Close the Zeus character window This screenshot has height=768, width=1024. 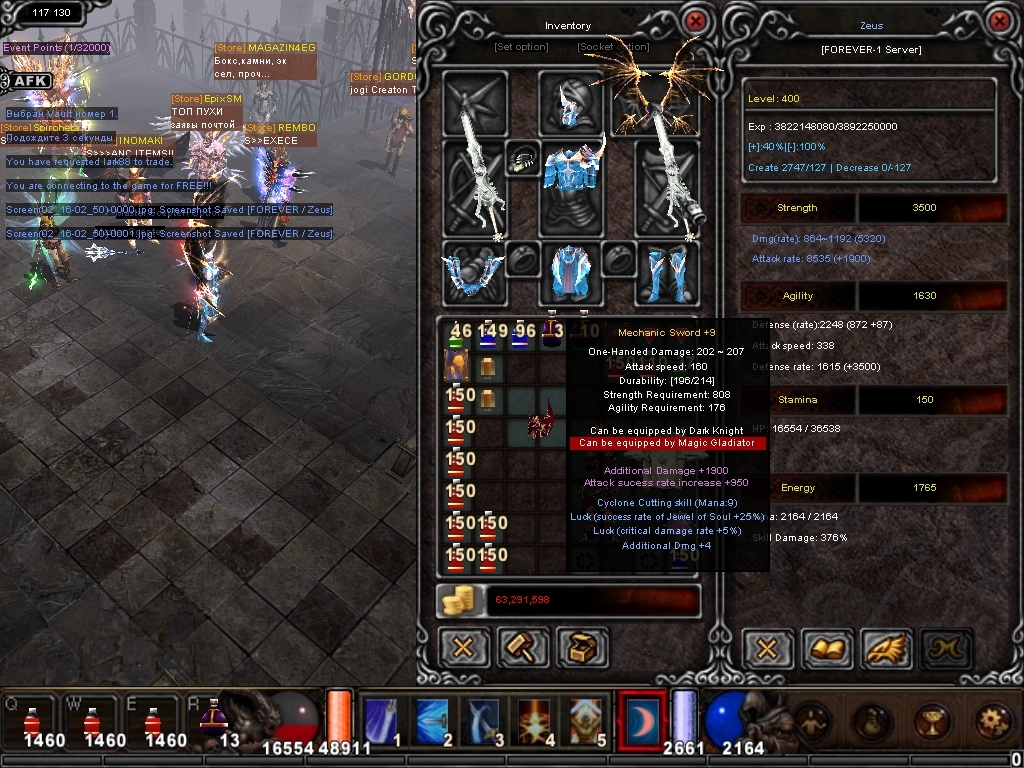(x=998, y=21)
